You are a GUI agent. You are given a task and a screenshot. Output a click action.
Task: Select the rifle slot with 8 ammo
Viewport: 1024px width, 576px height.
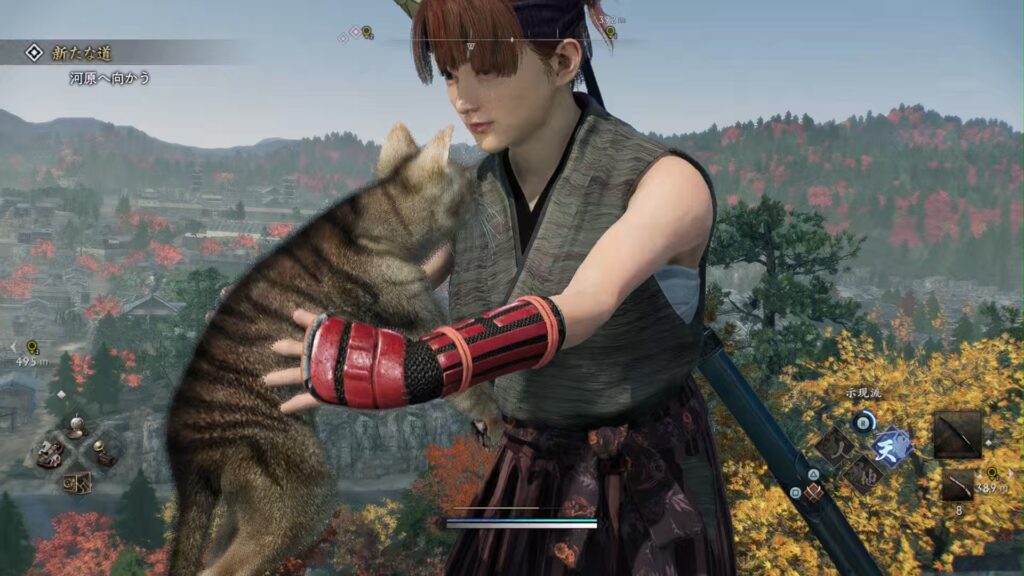[x=957, y=486]
